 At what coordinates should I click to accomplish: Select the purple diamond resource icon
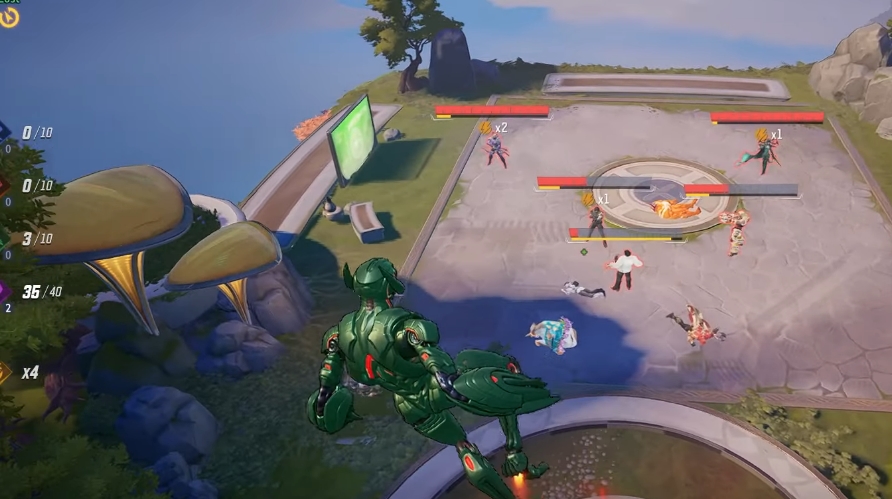pyautogui.click(x=5, y=291)
